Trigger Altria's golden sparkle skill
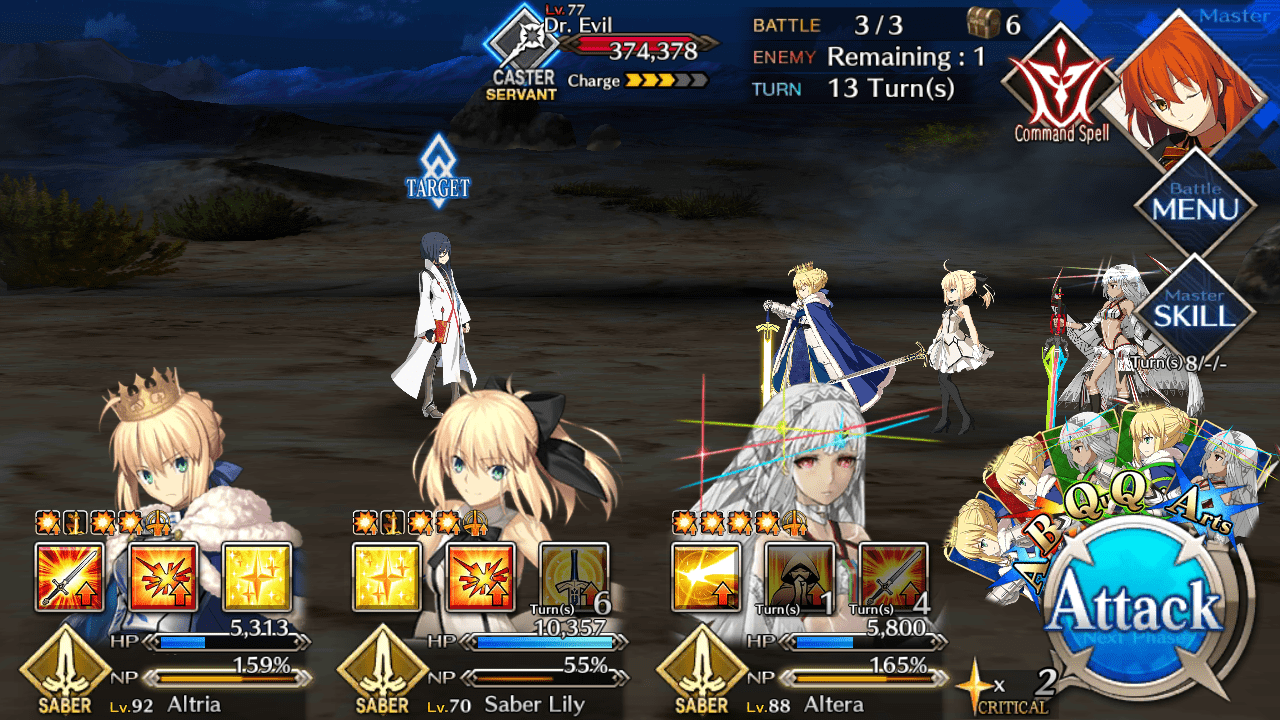 point(257,577)
